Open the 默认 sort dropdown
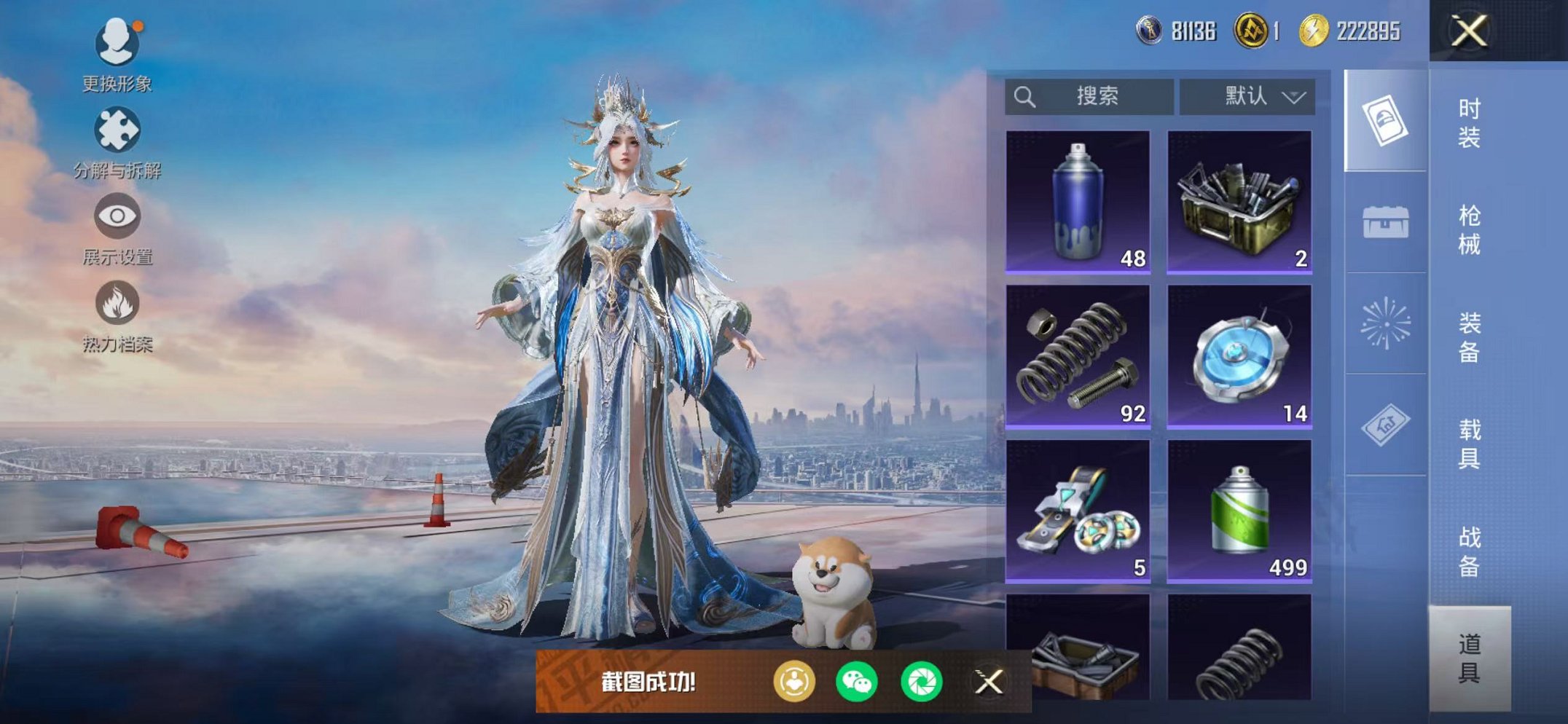1568x724 pixels. (x=1247, y=96)
